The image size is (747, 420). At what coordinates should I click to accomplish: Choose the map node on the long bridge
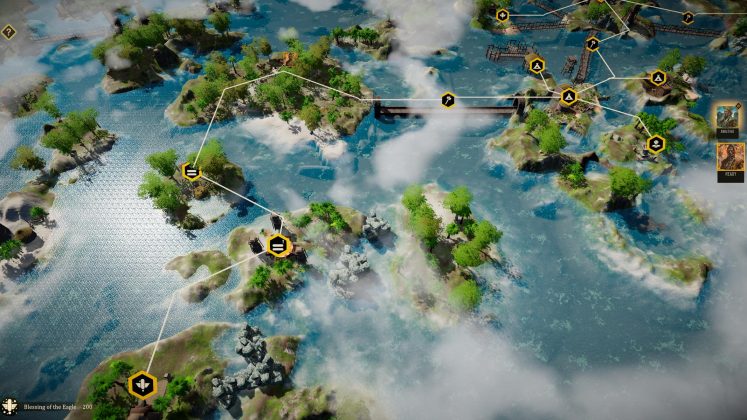(x=448, y=100)
